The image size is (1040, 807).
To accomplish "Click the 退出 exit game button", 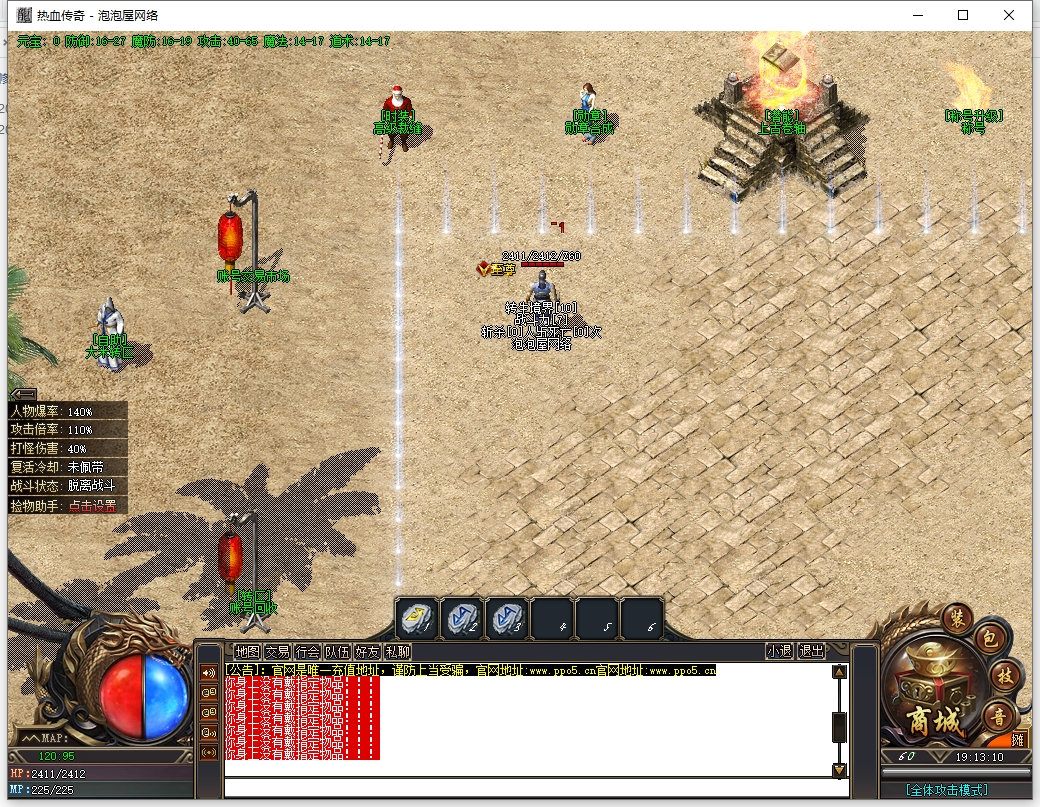I will point(811,651).
